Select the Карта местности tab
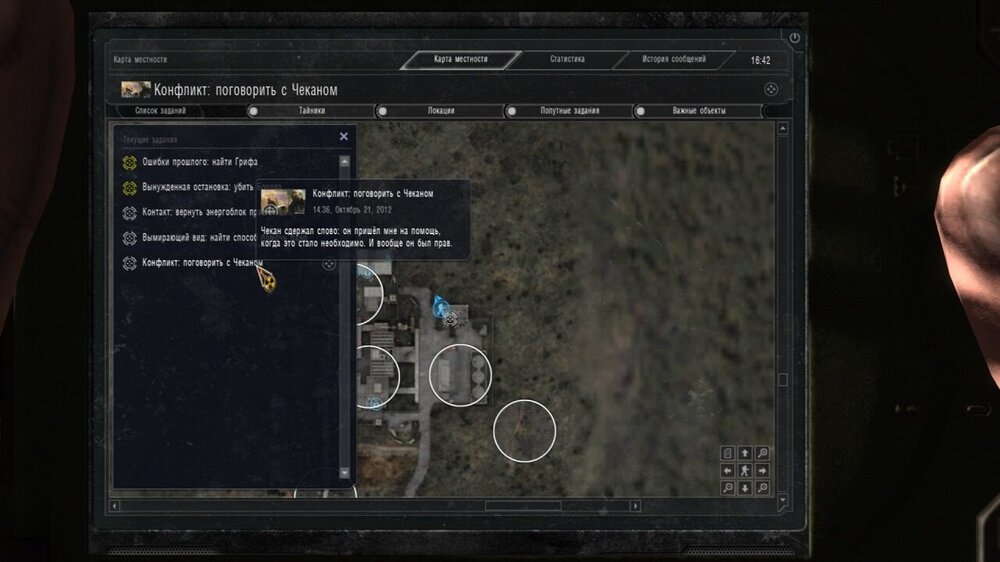The image size is (1000, 562). [x=461, y=60]
